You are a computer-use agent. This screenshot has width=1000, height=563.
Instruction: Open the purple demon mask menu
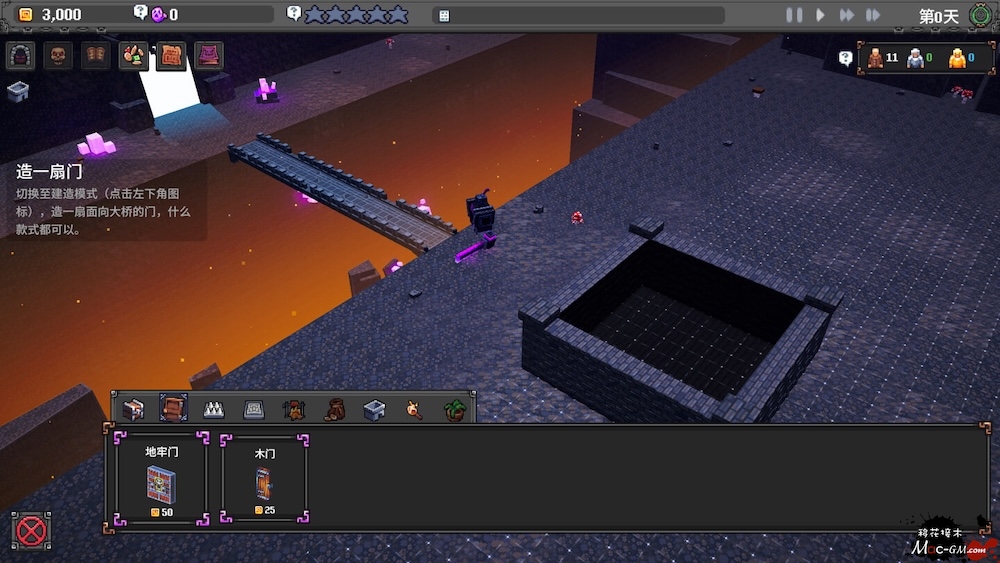[209, 55]
